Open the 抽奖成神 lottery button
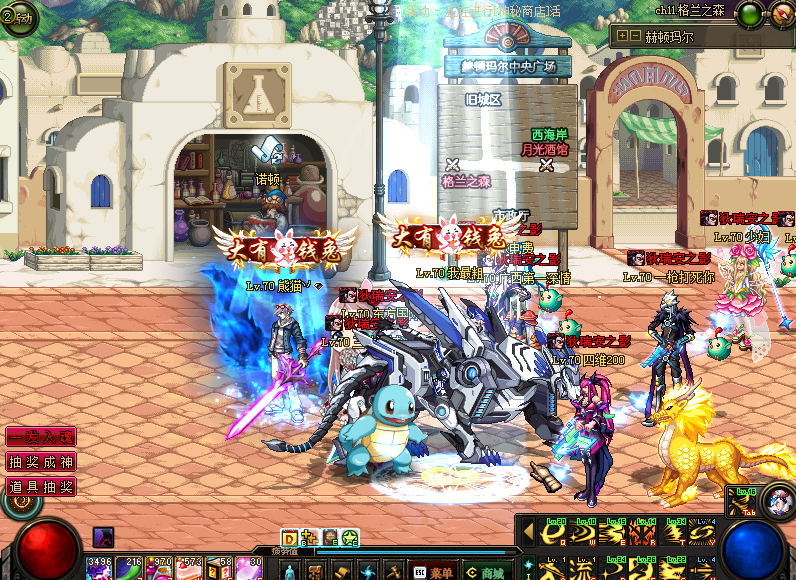The image size is (796, 580). [41, 462]
